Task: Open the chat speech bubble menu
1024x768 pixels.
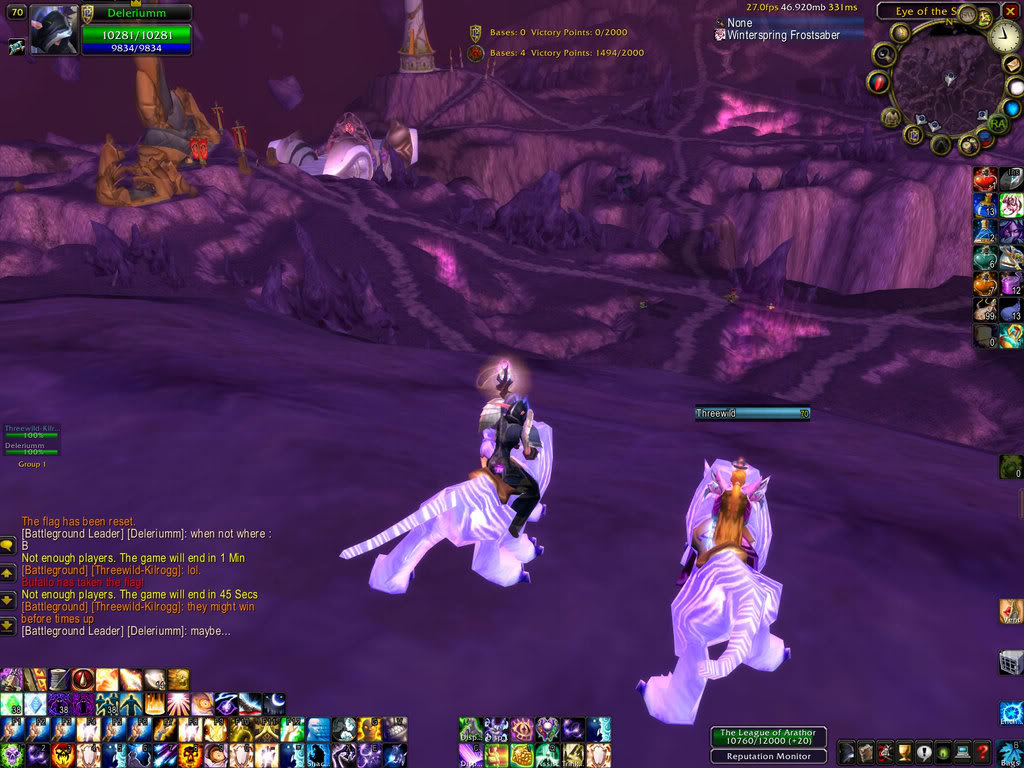Action: click(x=7, y=546)
